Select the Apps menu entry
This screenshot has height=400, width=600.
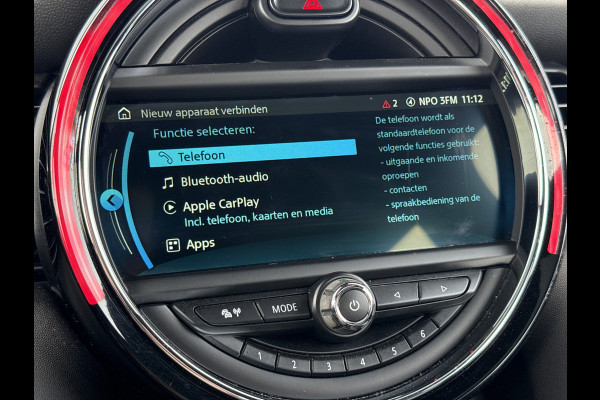coord(199,243)
